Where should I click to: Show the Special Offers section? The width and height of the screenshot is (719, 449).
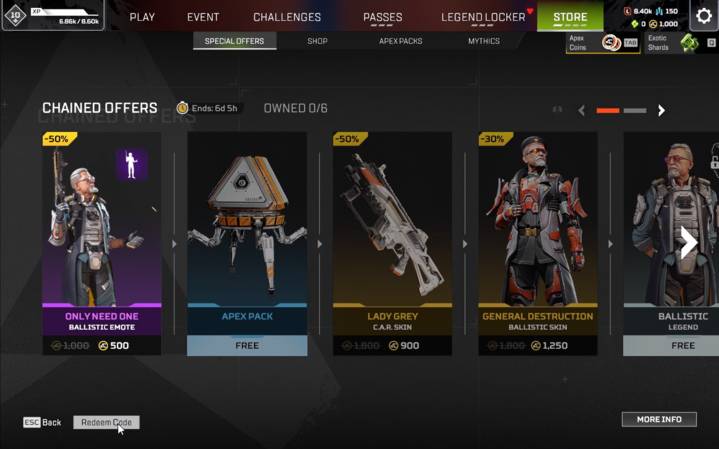click(234, 42)
